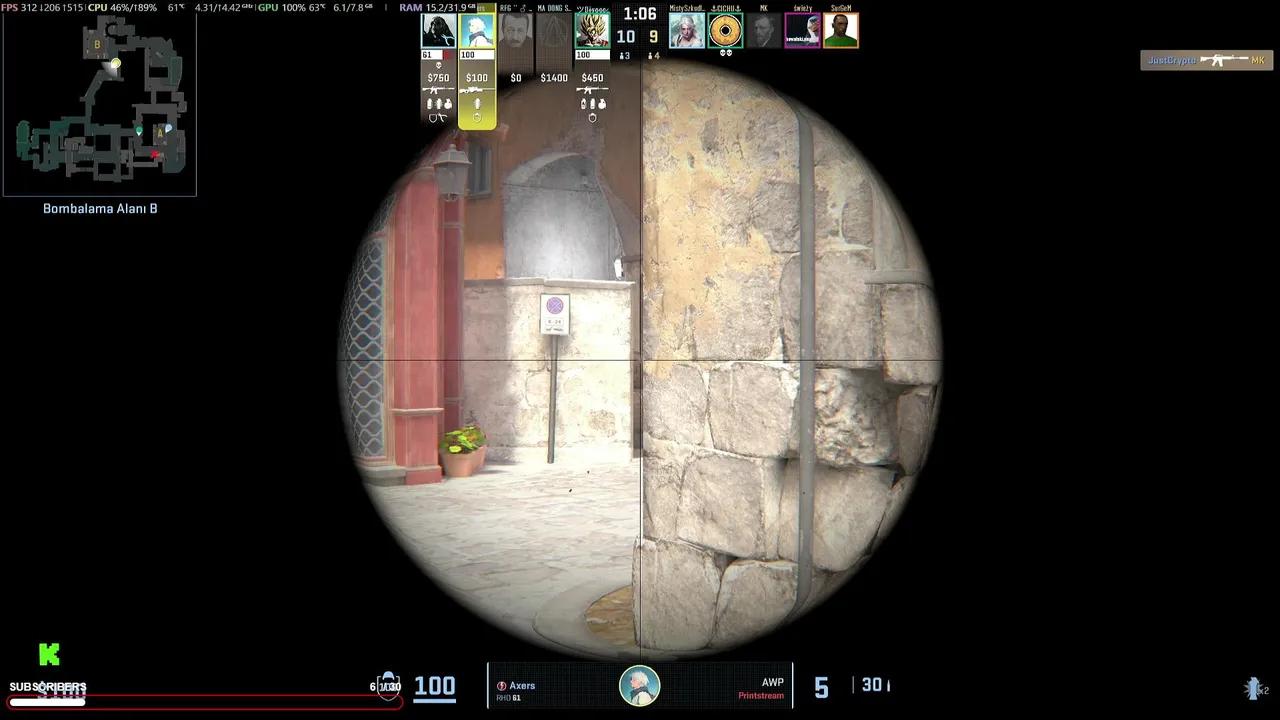Screen dimensions: 1280x720
Task: Click Dávooo's Goku avatar on the scoreboard
Action: tap(592, 30)
